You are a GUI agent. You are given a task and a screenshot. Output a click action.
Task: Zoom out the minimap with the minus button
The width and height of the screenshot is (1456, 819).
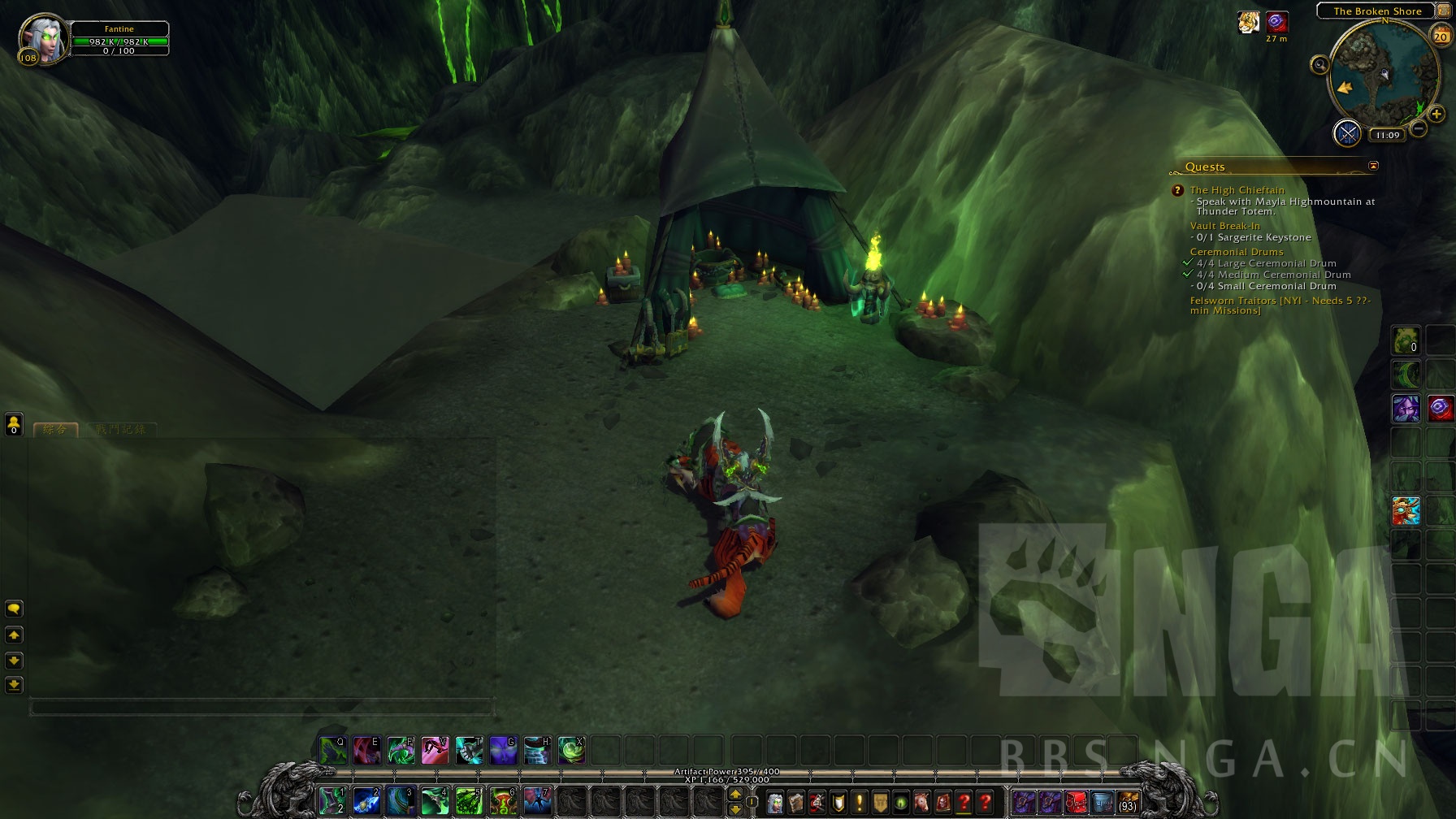pyautogui.click(x=1419, y=128)
